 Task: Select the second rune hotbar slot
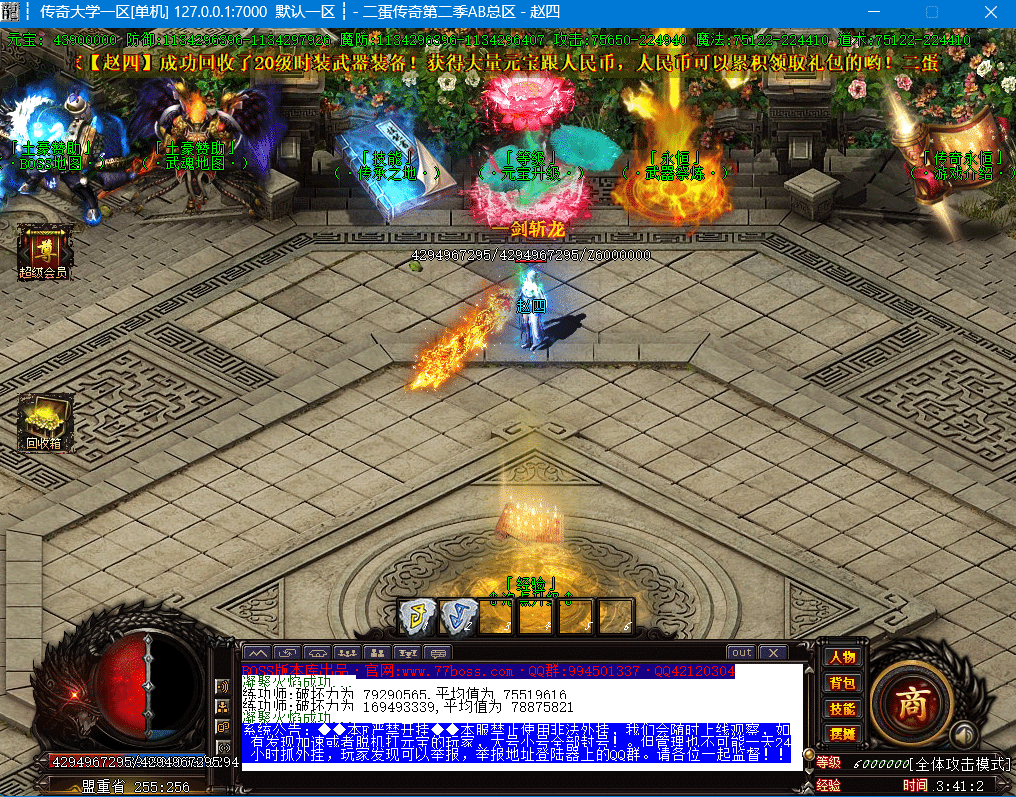[457, 617]
